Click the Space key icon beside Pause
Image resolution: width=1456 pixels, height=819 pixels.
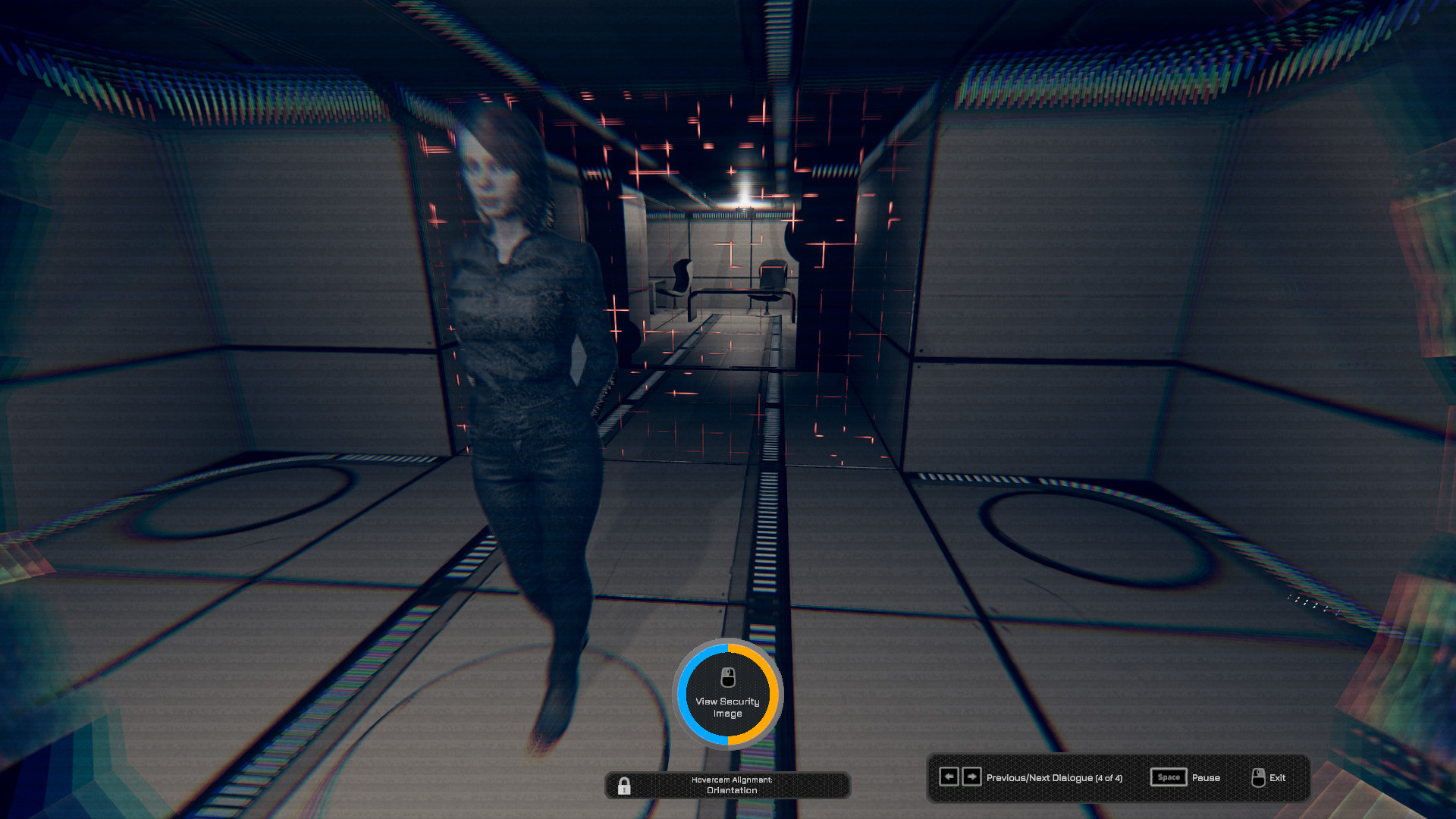click(x=1168, y=777)
